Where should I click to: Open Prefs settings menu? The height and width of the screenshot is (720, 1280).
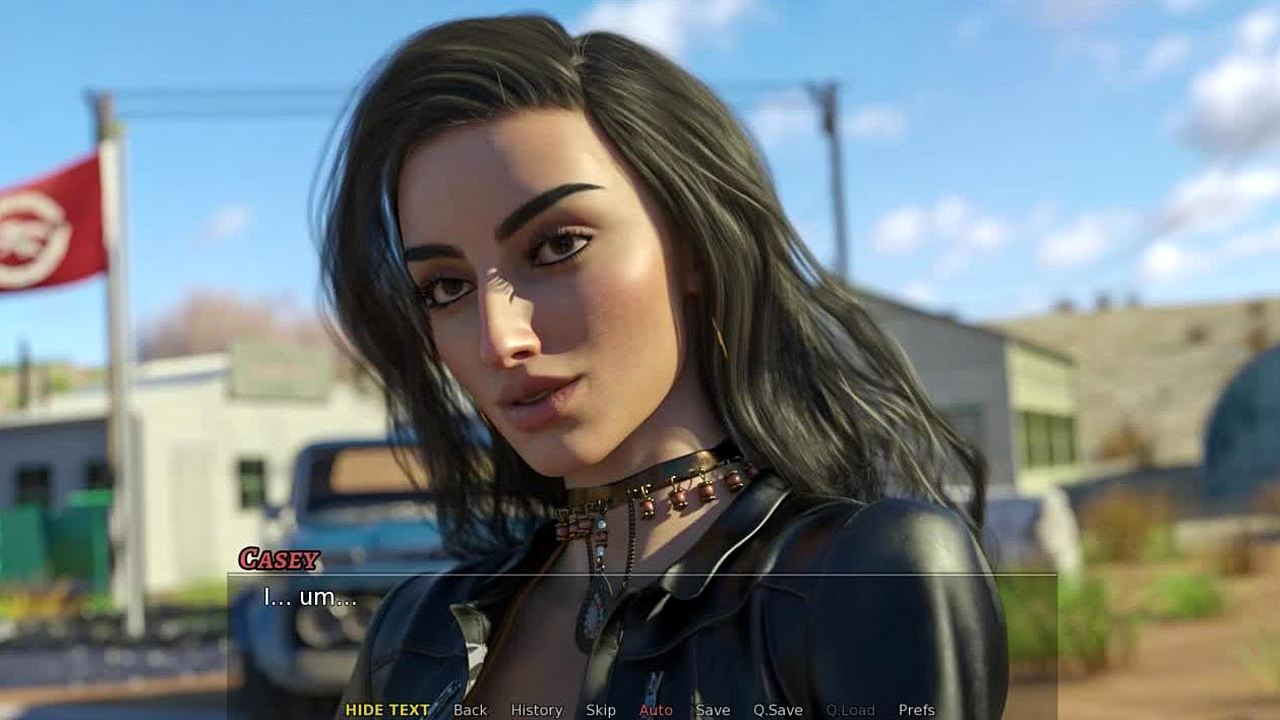tap(916, 710)
